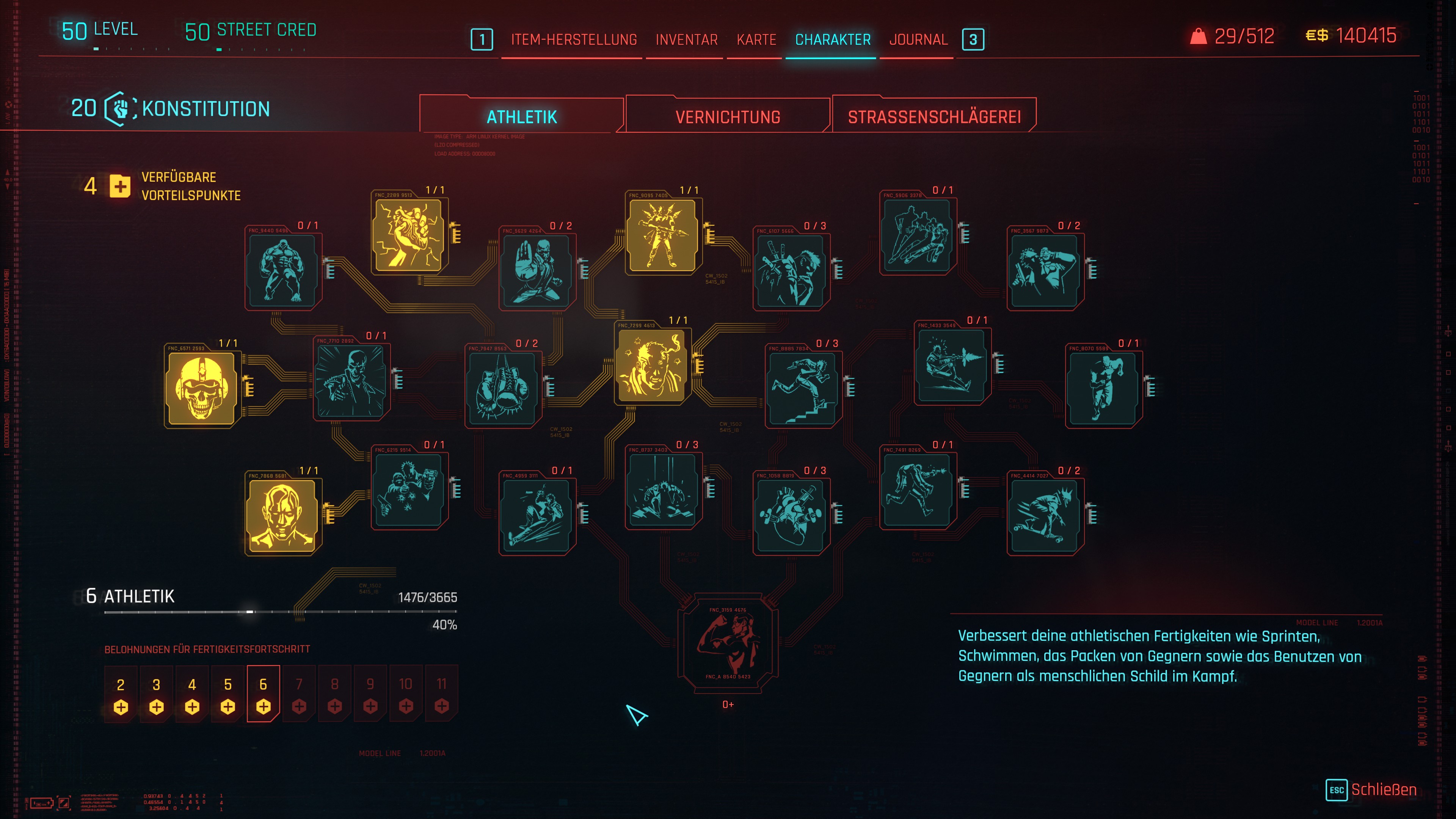Open the Karte tab
Viewport: 1456px width, 819px height.
[x=756, y=39]
